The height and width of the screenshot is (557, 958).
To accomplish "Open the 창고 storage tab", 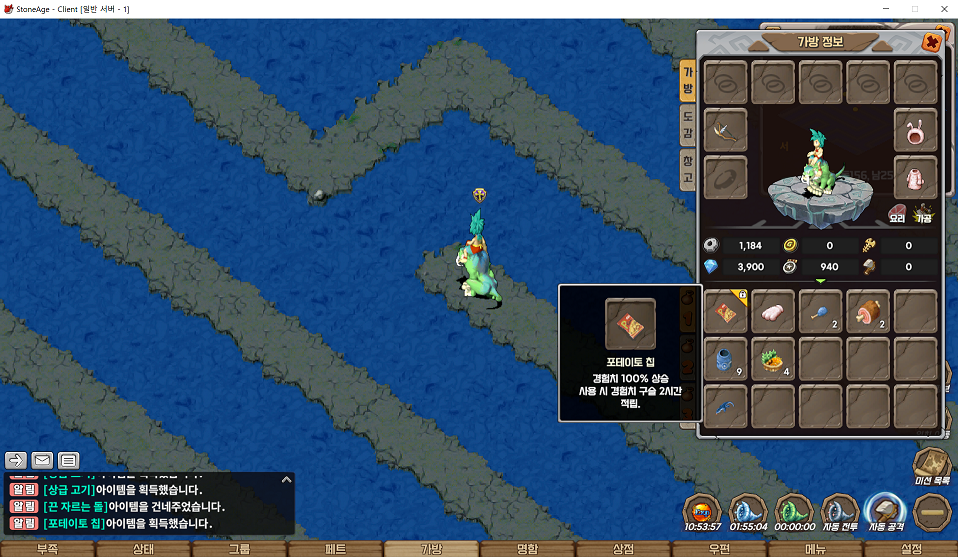I will (688, 168).
